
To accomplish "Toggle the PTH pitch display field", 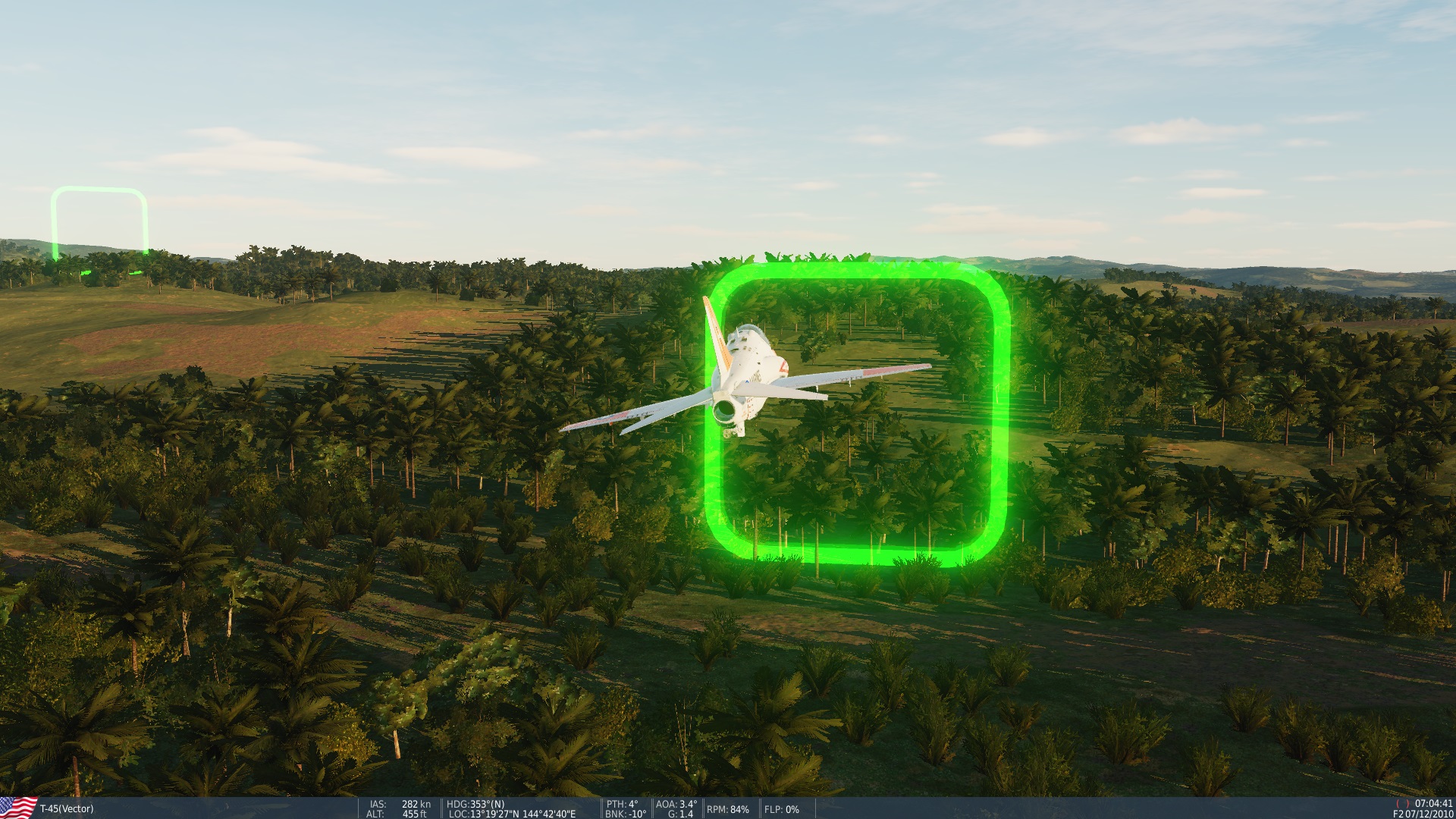I will (622, 804).
